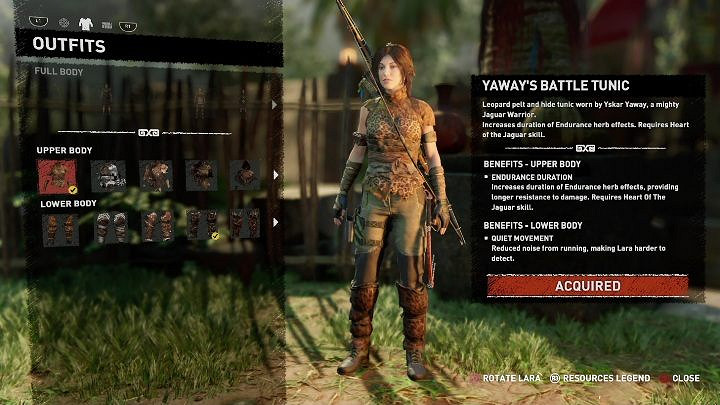Switch to the circular icon tab left of the shirt

tap(65, 22)
